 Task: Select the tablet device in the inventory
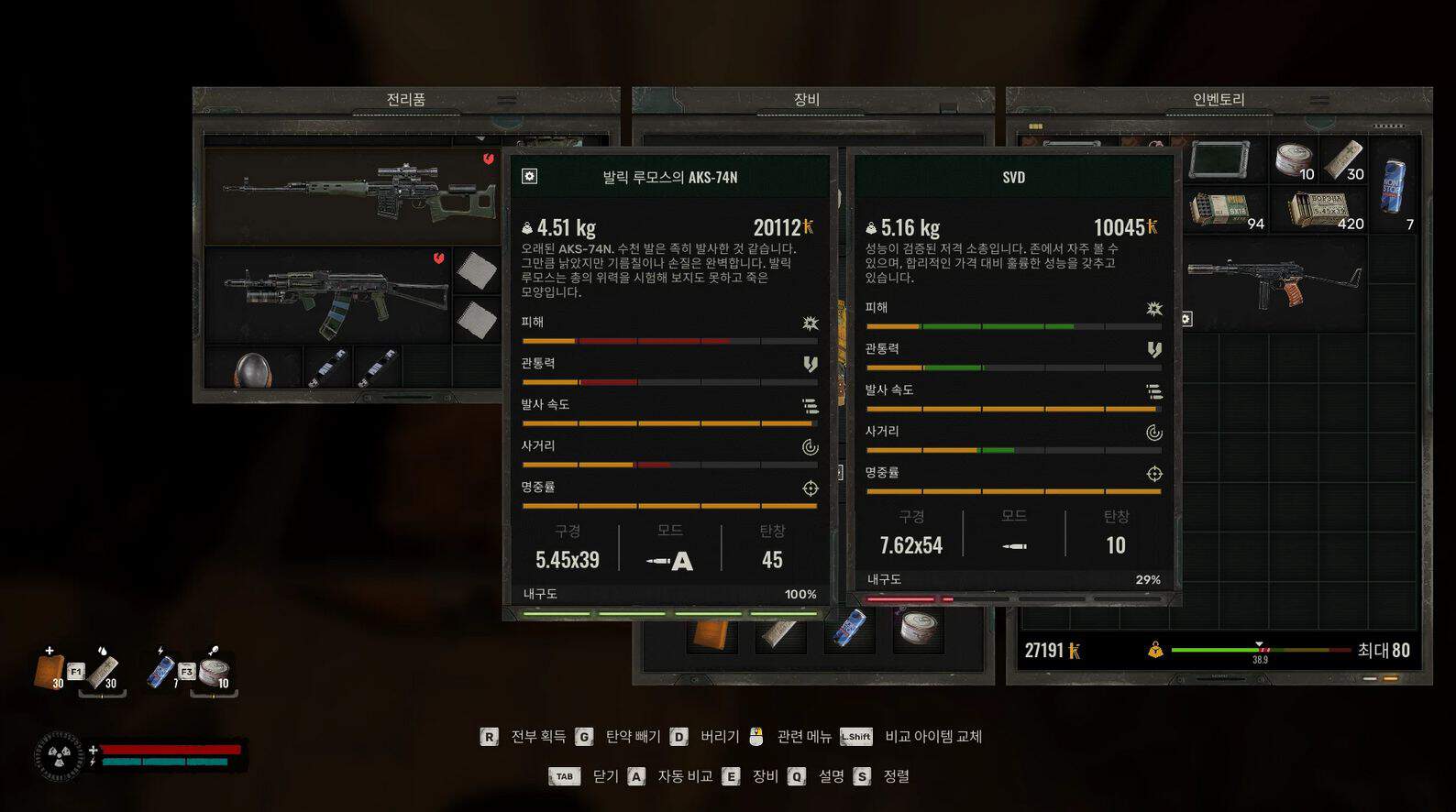[x=1219, y=159]
